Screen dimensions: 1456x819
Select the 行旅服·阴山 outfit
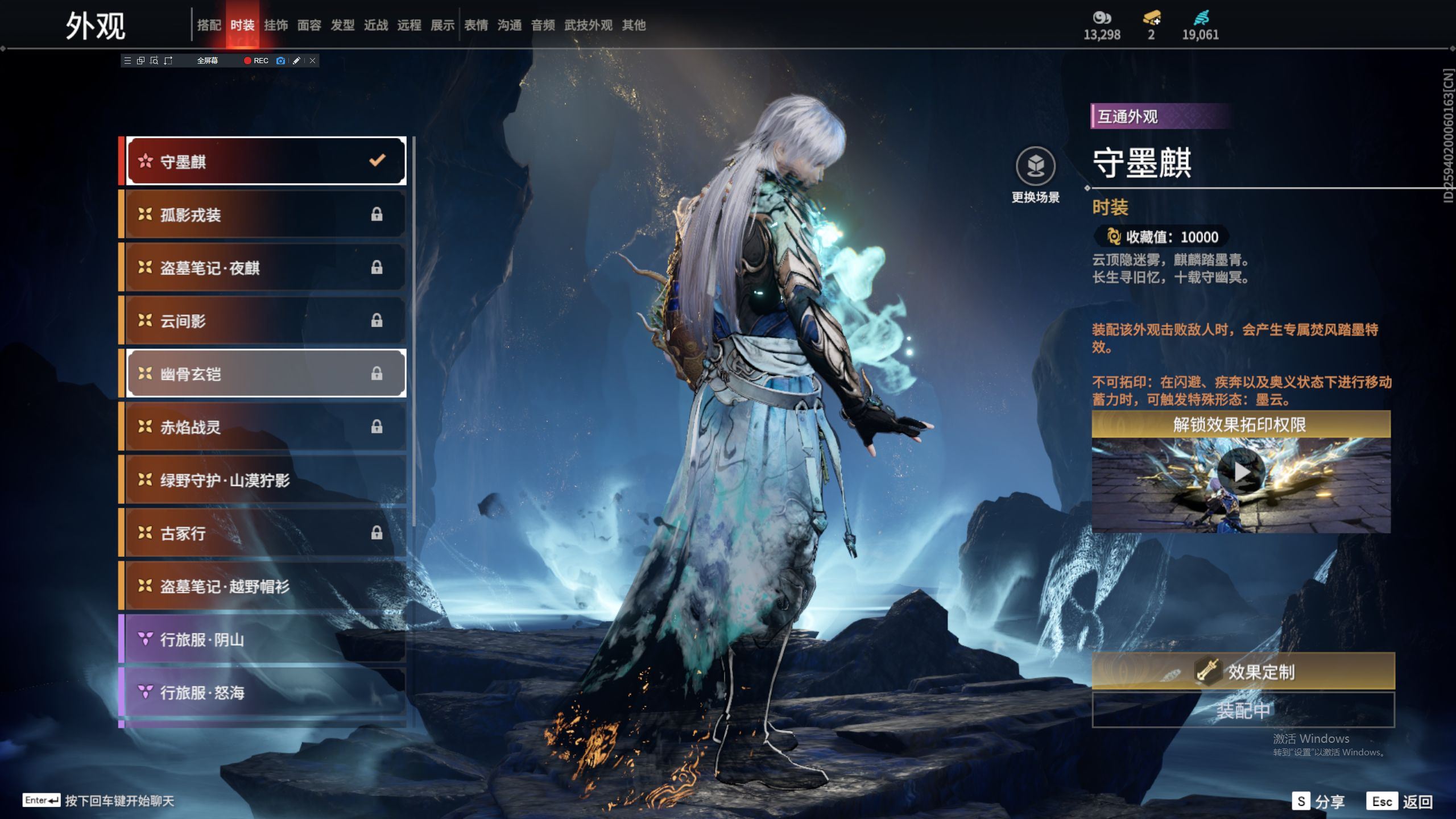[x=265, y=639]
